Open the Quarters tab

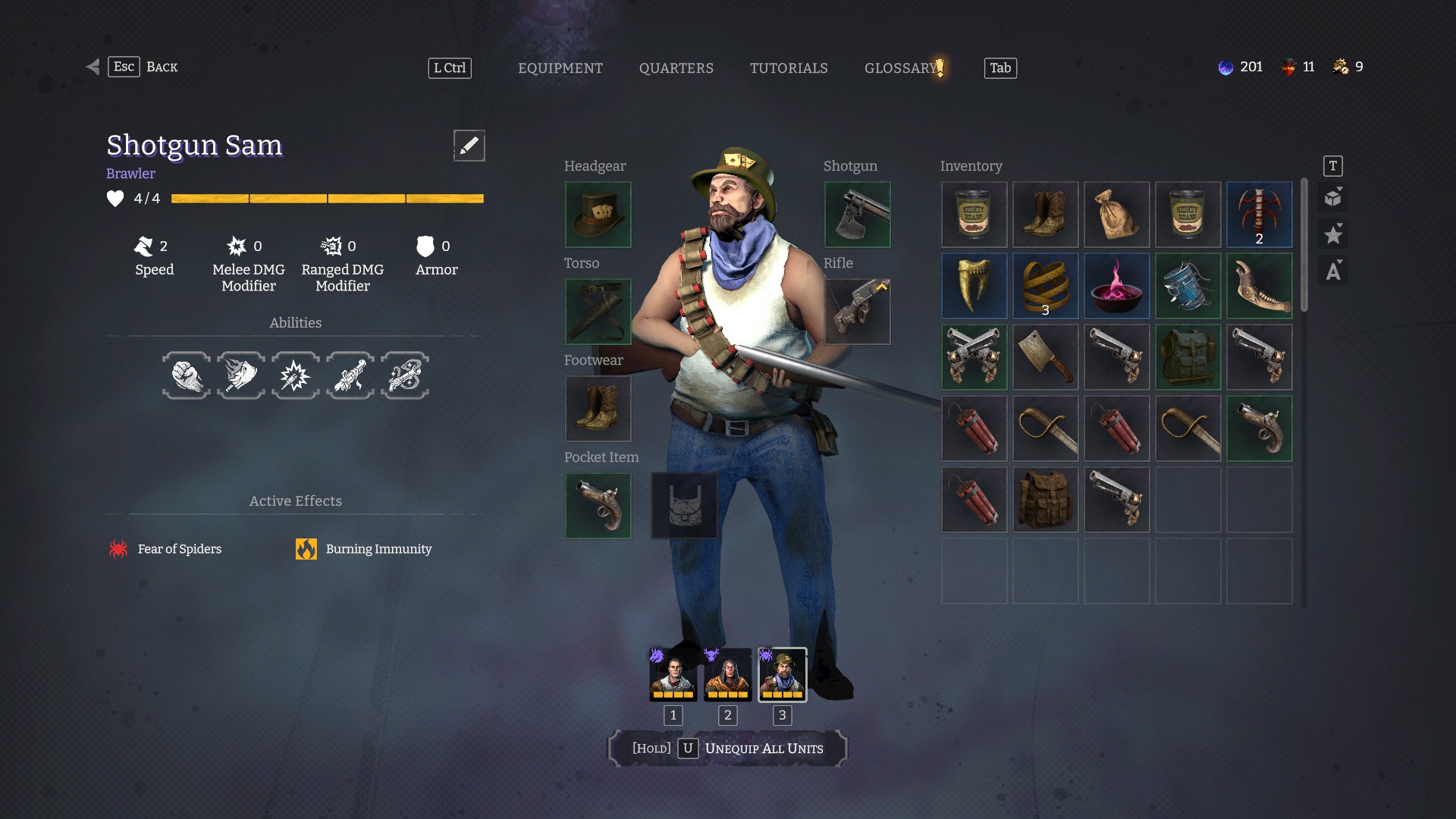pyautogui.click(x=676, y=68)
